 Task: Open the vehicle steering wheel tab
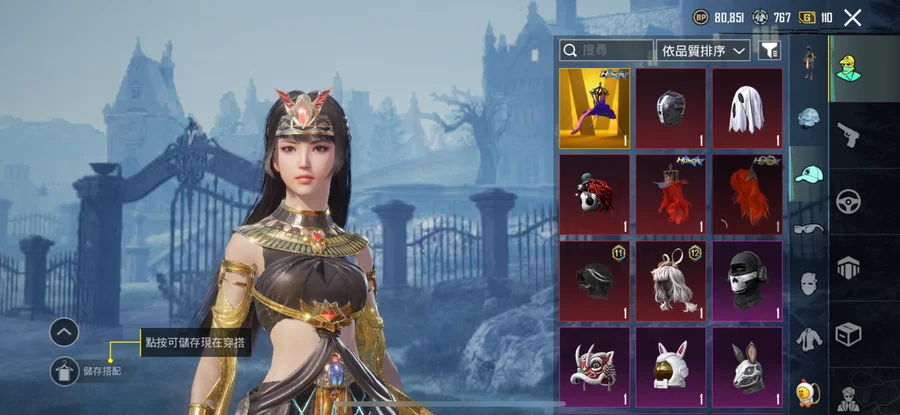pos(850,199)
